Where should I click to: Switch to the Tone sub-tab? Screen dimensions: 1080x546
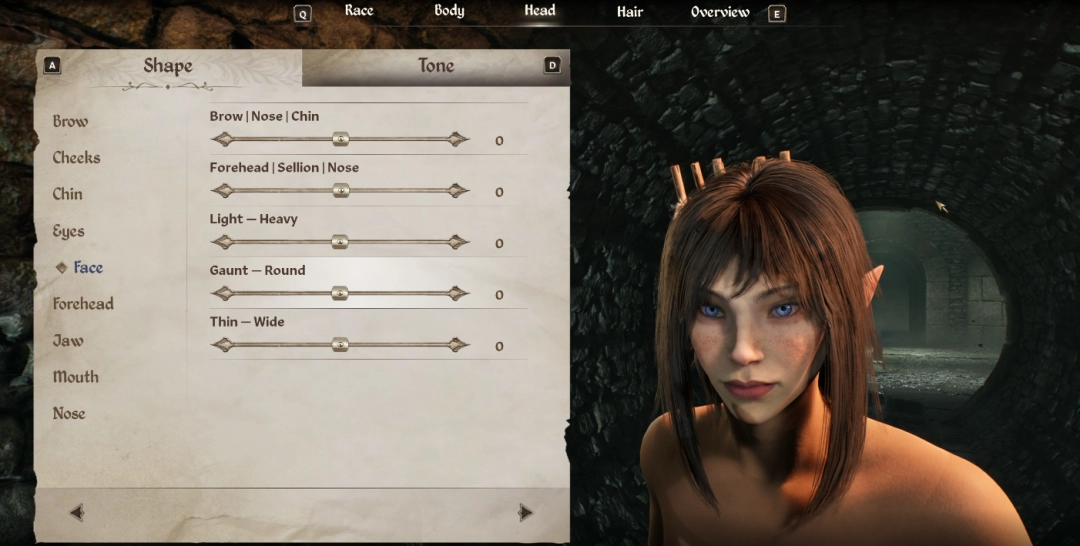click(435, 66)
